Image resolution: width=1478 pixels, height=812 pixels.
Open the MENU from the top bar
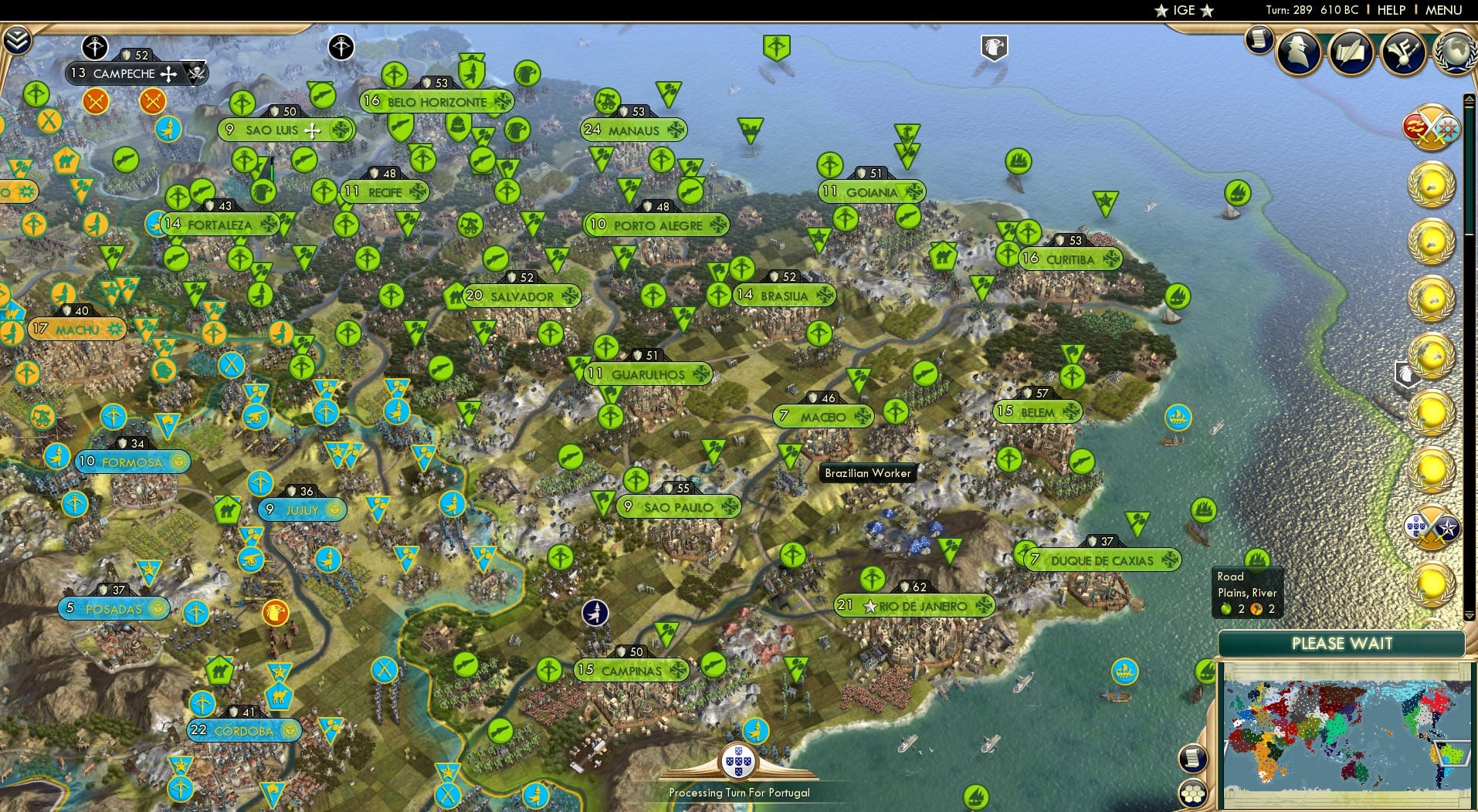[x=1442, y=10]
